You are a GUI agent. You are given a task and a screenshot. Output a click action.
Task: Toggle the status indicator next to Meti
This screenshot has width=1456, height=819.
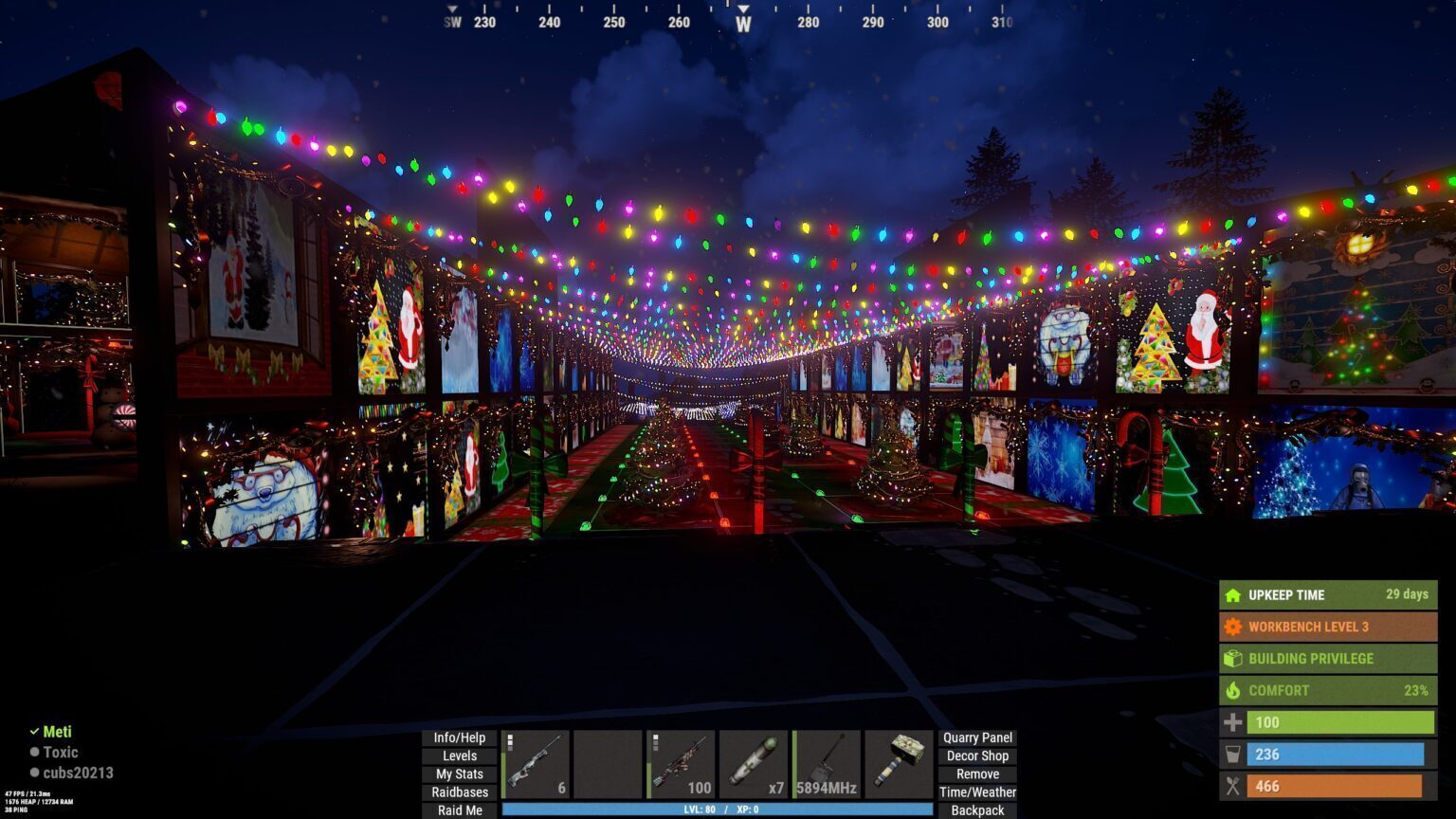(35, 731)
